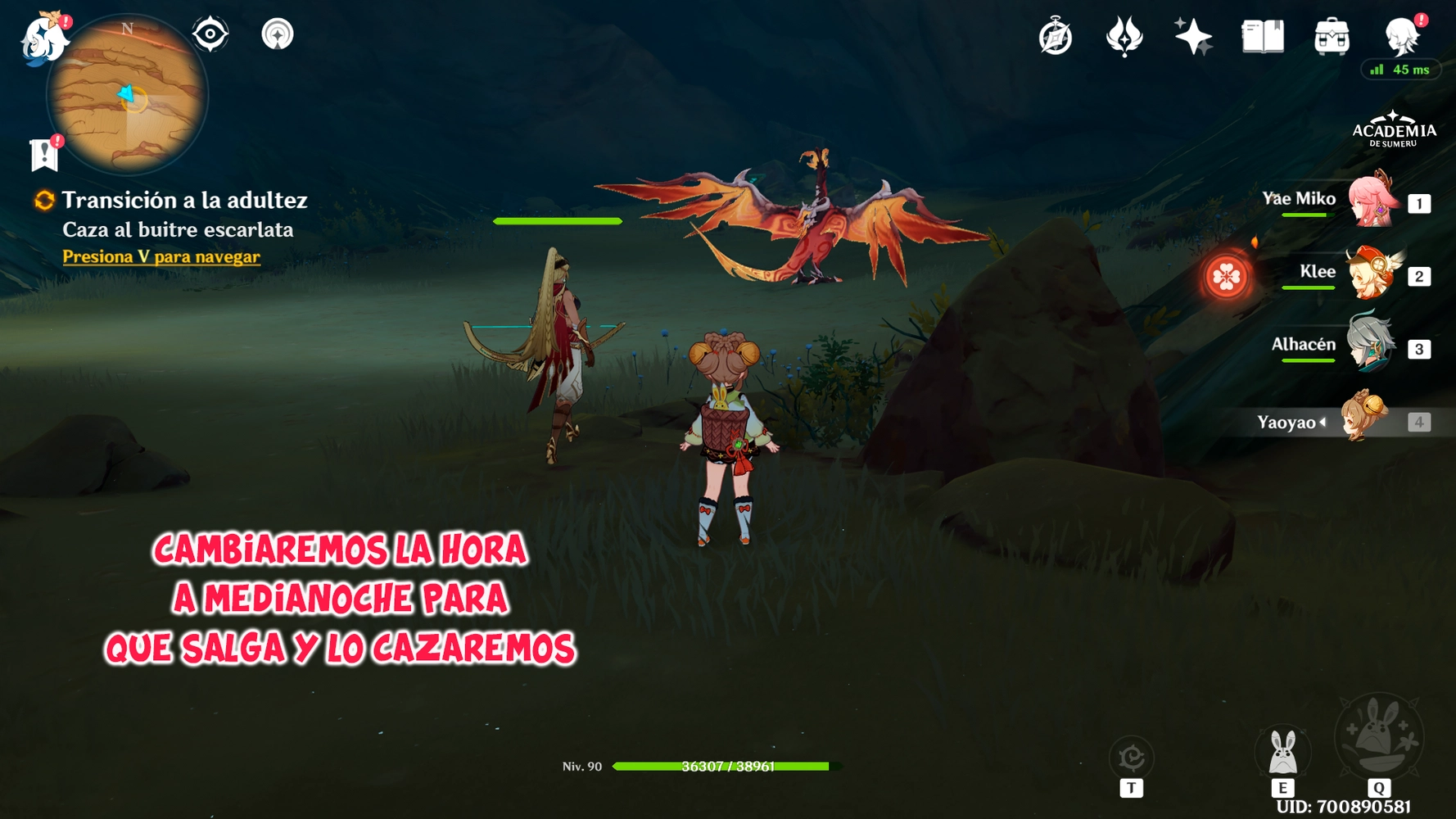Open the Archive book icon

click(x=1262, y=36)
